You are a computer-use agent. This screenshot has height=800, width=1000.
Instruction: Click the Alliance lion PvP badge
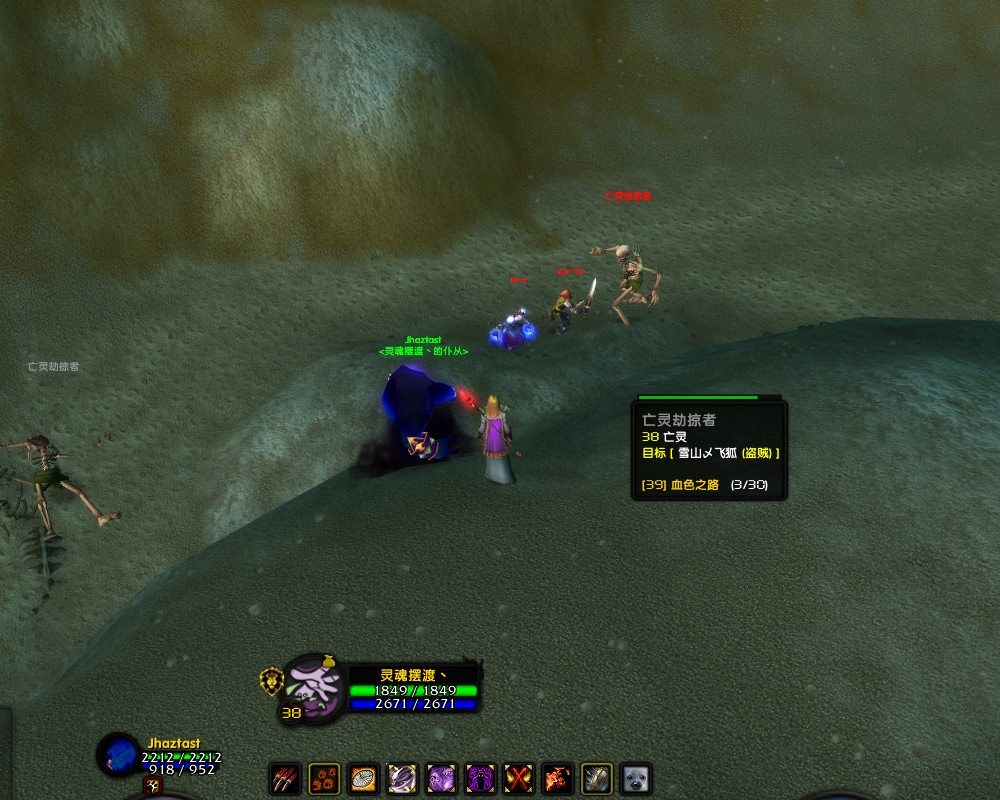pyautogui.click(x=270, y=680)
